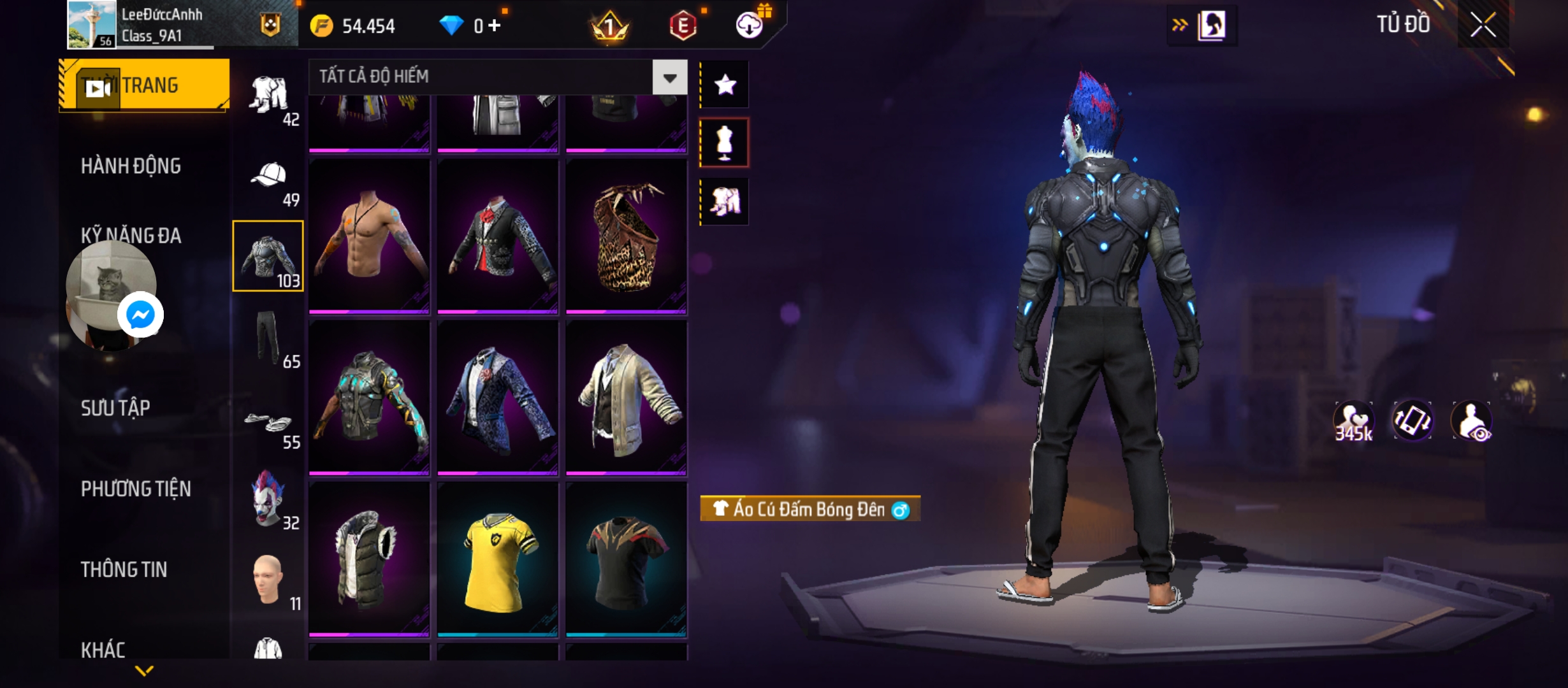Open the Messenger chat bubble overlay

(x=140, y=315)
